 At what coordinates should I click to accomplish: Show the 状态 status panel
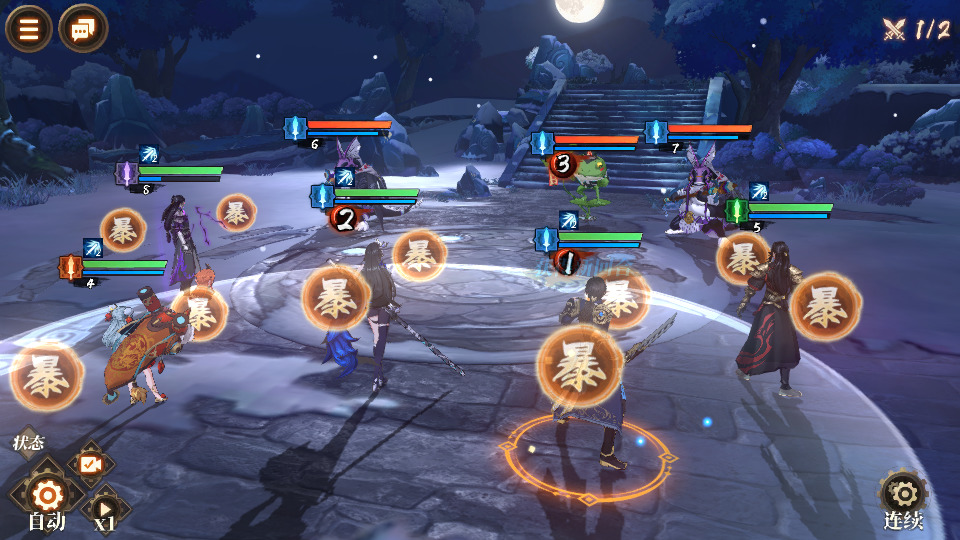pyautogui.click(x=28, y=442)
